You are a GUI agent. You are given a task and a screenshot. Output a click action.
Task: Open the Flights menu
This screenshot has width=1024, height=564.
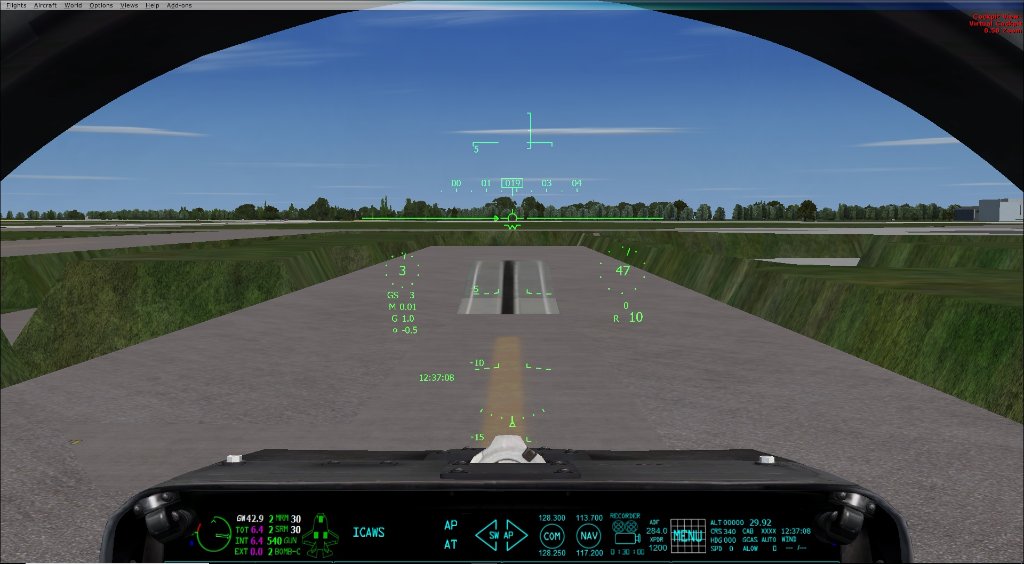click(x=16, y=5)
